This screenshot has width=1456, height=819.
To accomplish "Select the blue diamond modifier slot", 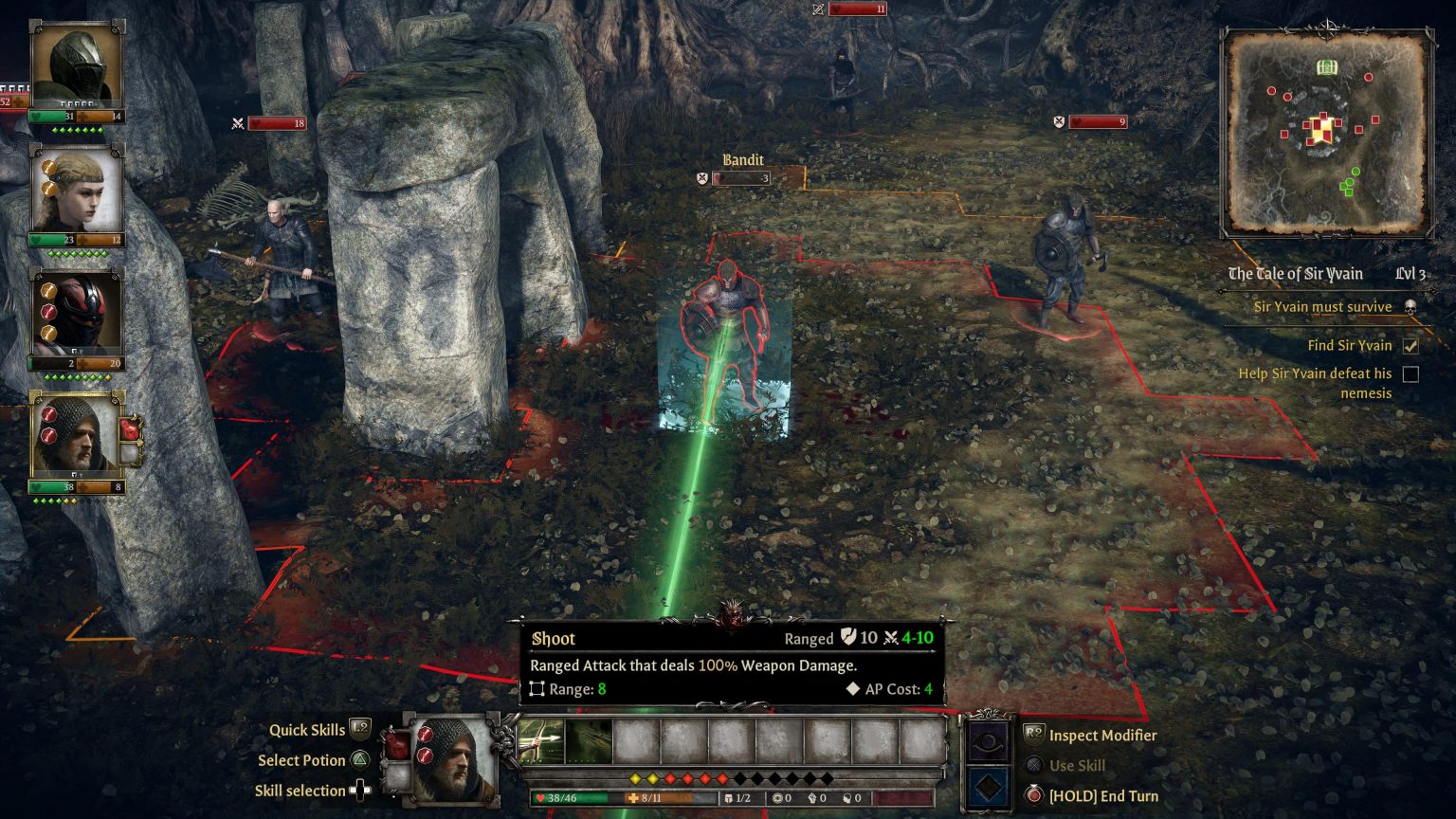I will point(989,787).
